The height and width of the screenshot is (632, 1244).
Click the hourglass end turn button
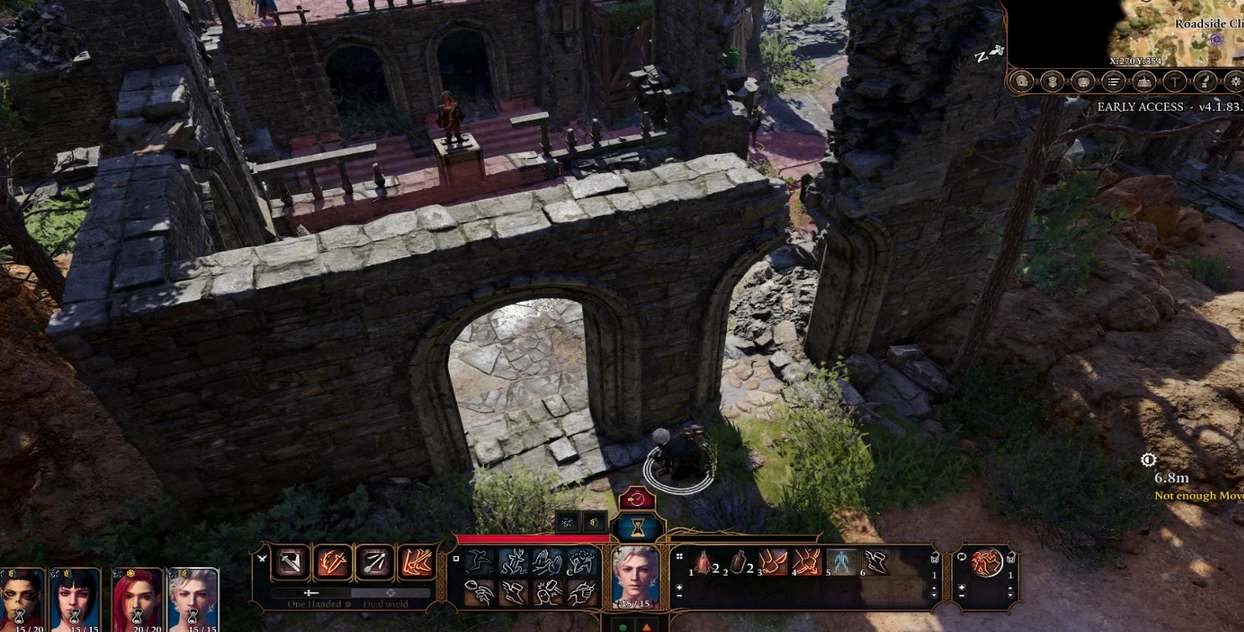637,527
